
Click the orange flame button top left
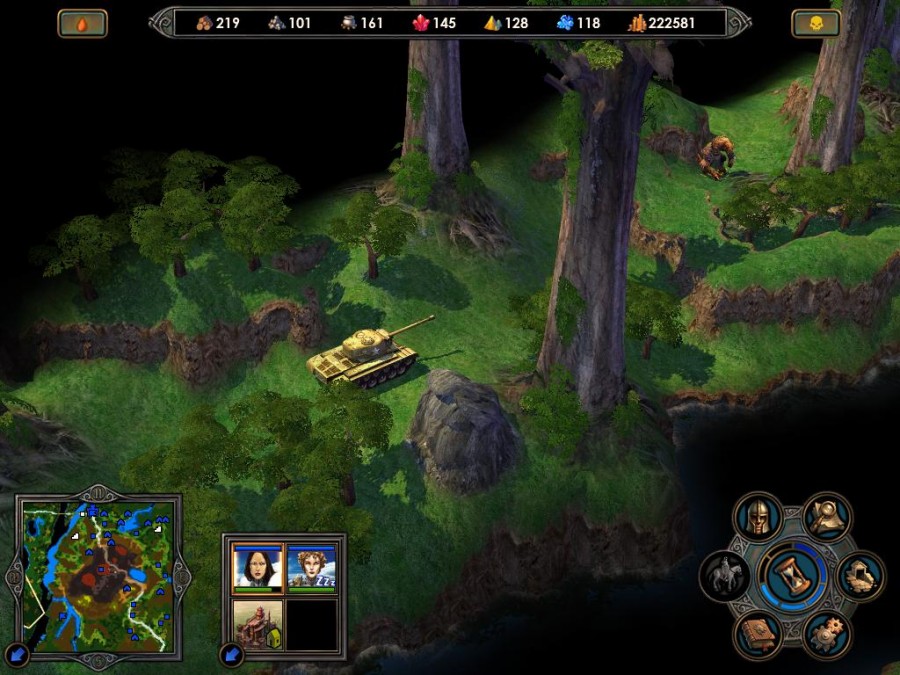(82, 23)
